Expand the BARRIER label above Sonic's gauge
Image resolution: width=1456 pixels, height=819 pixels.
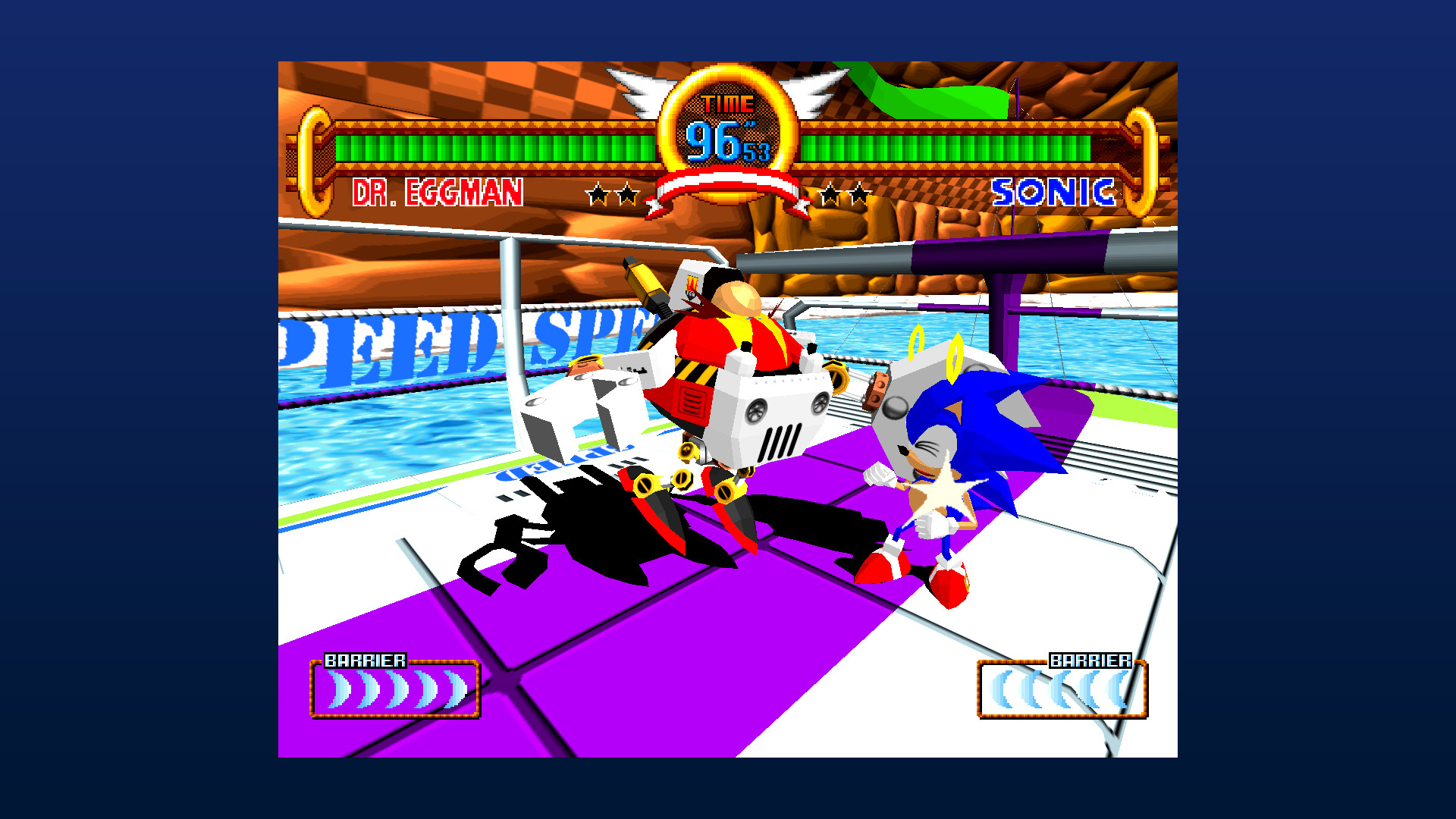(x=1090, y=660)
